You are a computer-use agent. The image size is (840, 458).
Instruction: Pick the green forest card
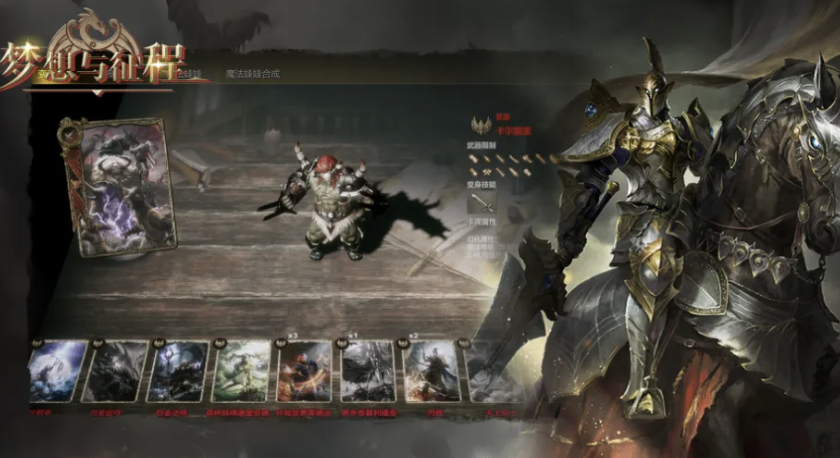[x=243, y=371]
